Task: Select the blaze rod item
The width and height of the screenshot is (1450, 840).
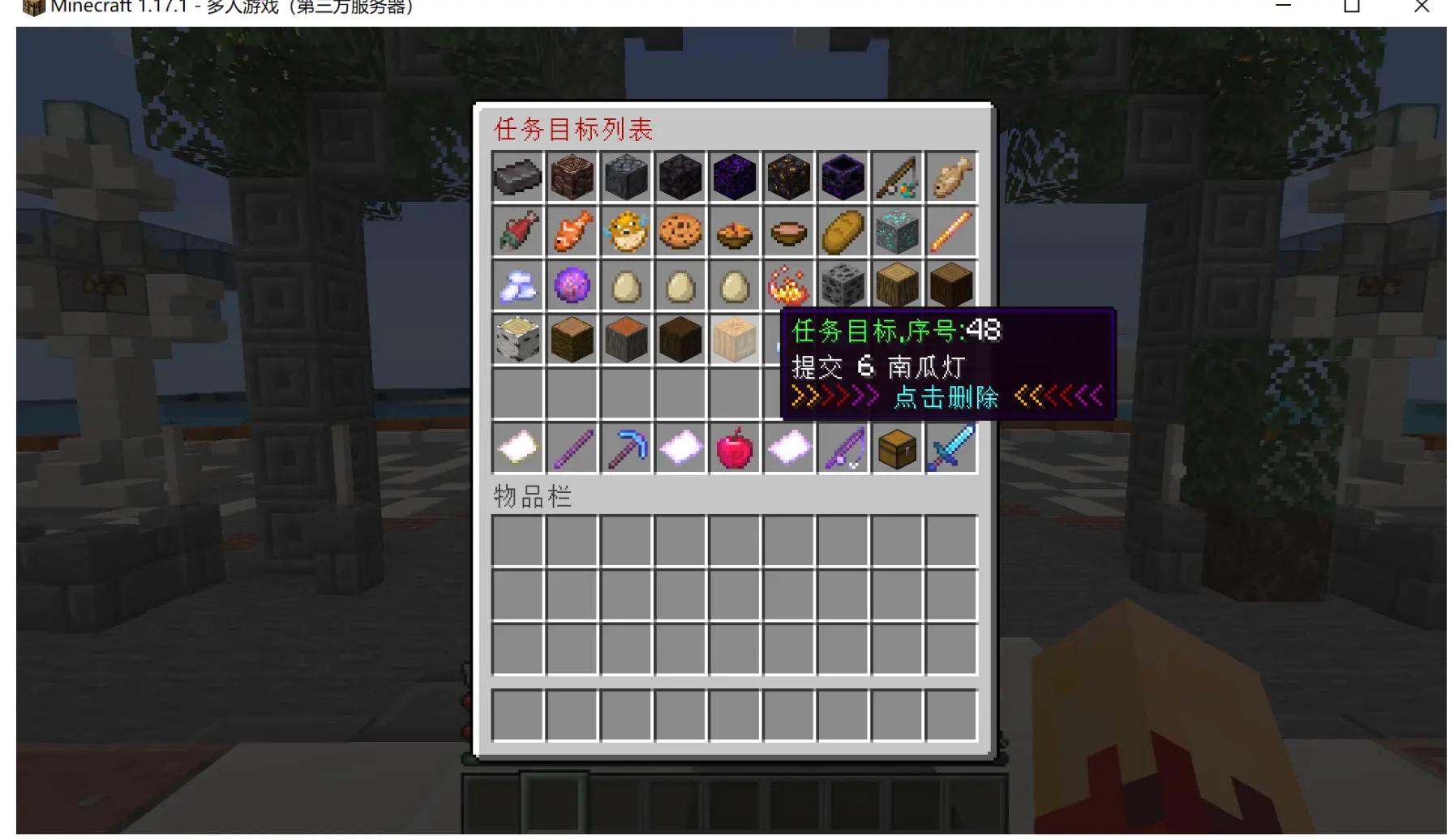Action: [x=951, y=231]
